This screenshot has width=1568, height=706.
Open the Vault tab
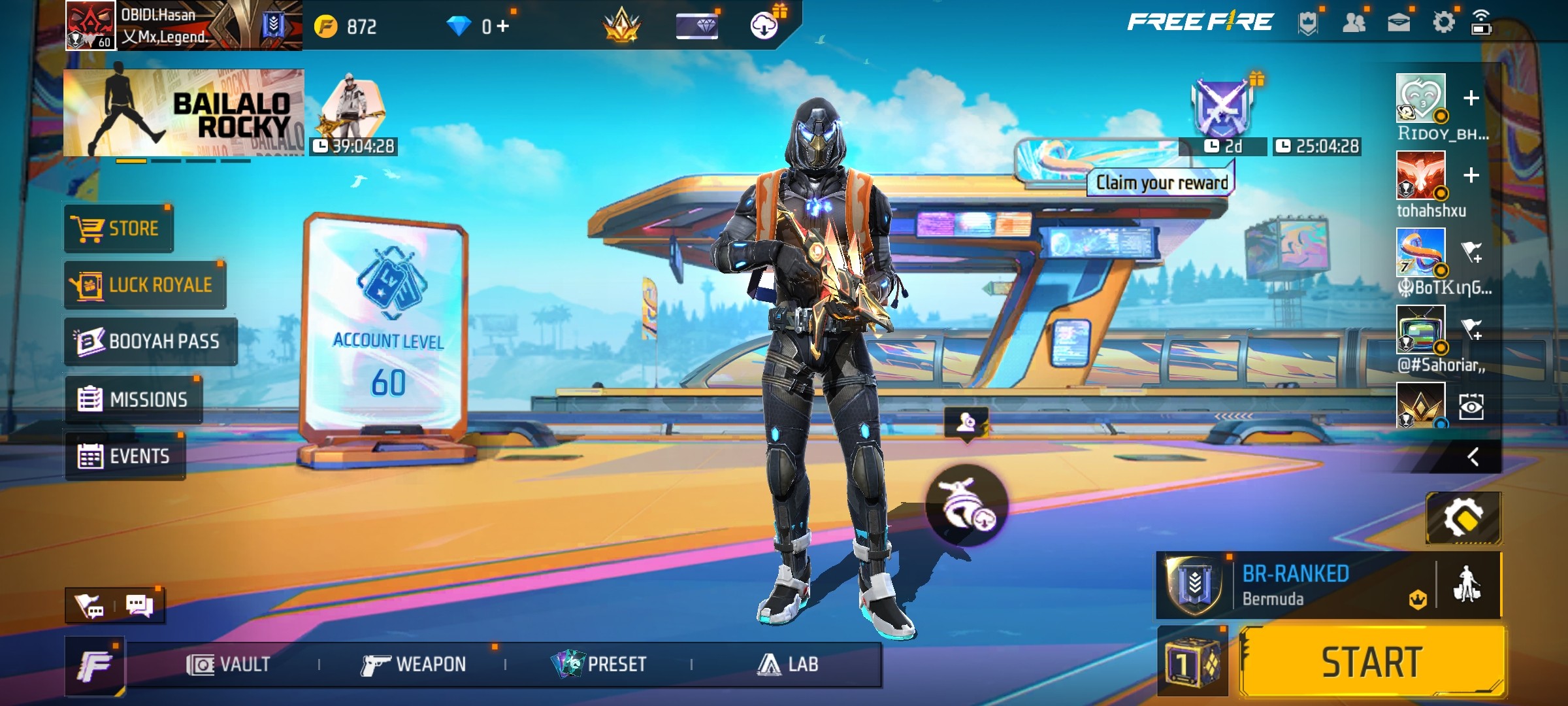[x=229, y=665]
